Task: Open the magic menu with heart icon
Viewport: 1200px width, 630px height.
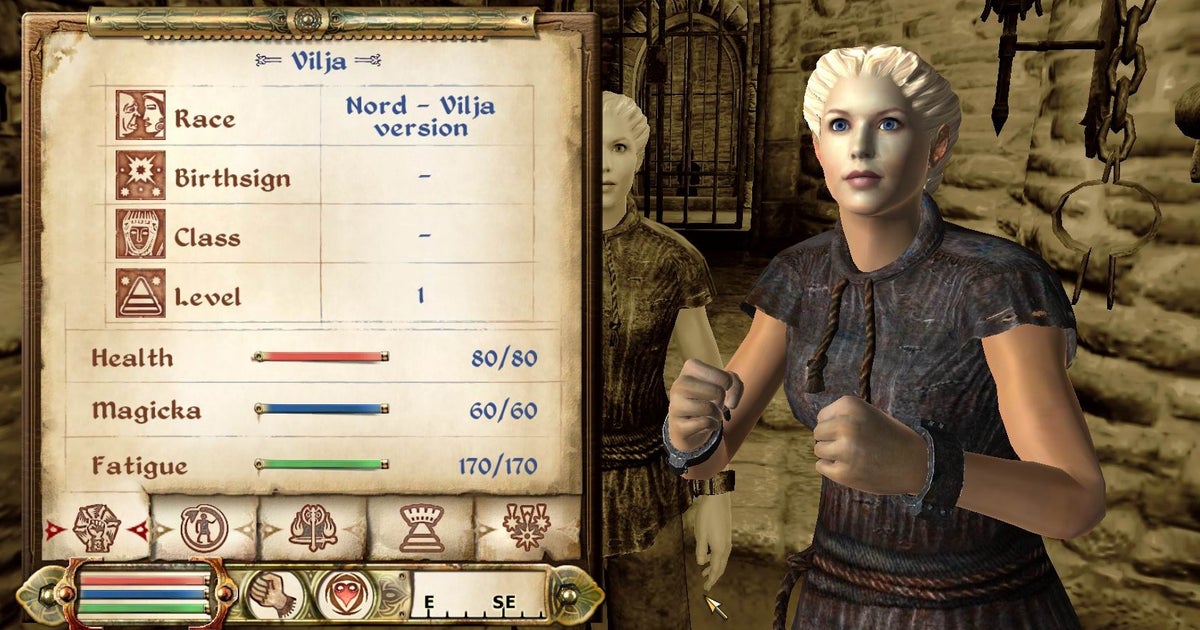Action: click(x=345, y=595)
